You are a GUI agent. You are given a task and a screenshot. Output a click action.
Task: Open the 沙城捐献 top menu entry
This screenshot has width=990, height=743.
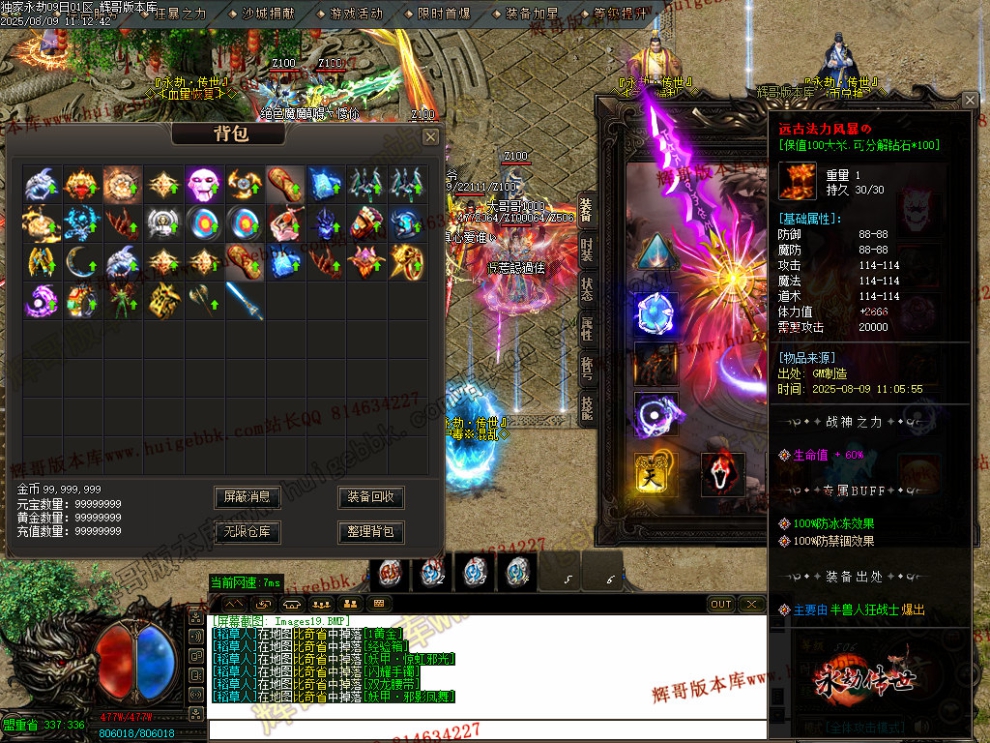click(268, 13)
